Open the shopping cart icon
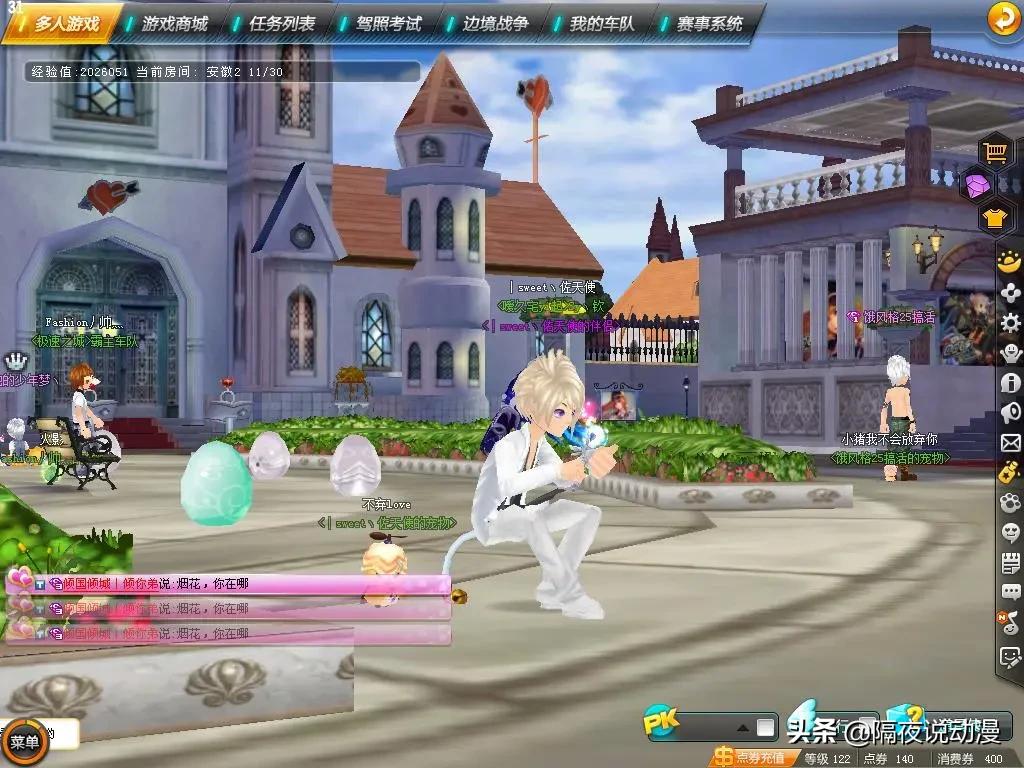This screenshot has width=1024, height=768. click(995, 152)
